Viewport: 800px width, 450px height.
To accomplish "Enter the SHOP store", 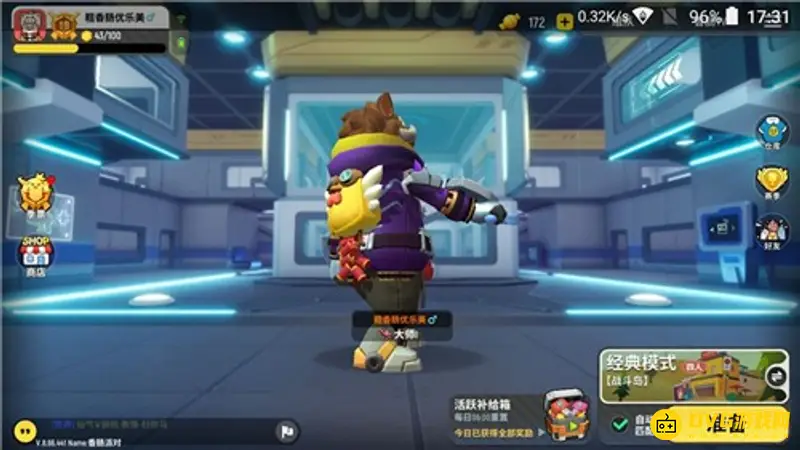I will (x=36, y=257).
